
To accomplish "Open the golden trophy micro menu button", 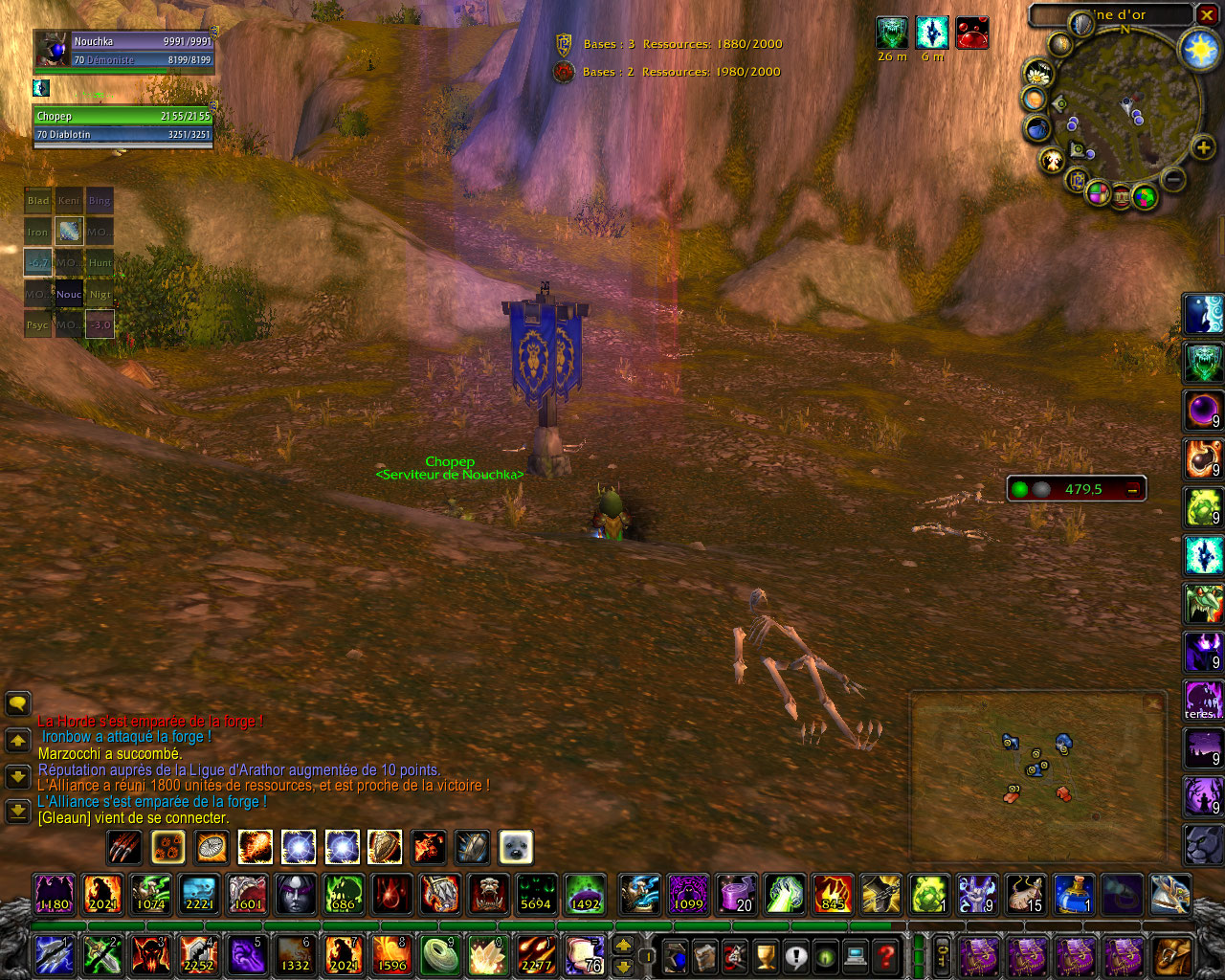I will [766, 956].
